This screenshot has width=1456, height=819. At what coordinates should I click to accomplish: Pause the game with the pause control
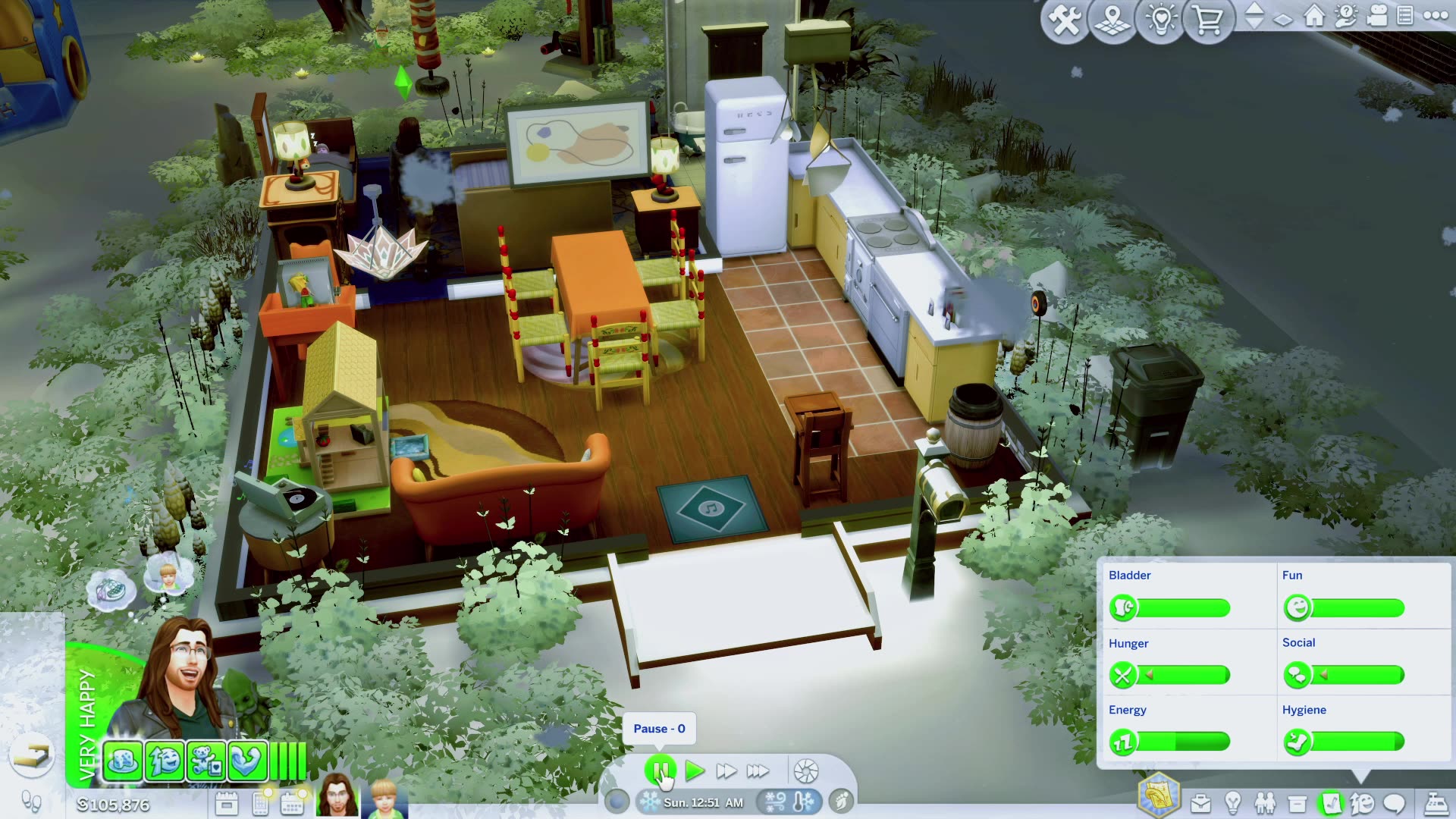(661, 770)
